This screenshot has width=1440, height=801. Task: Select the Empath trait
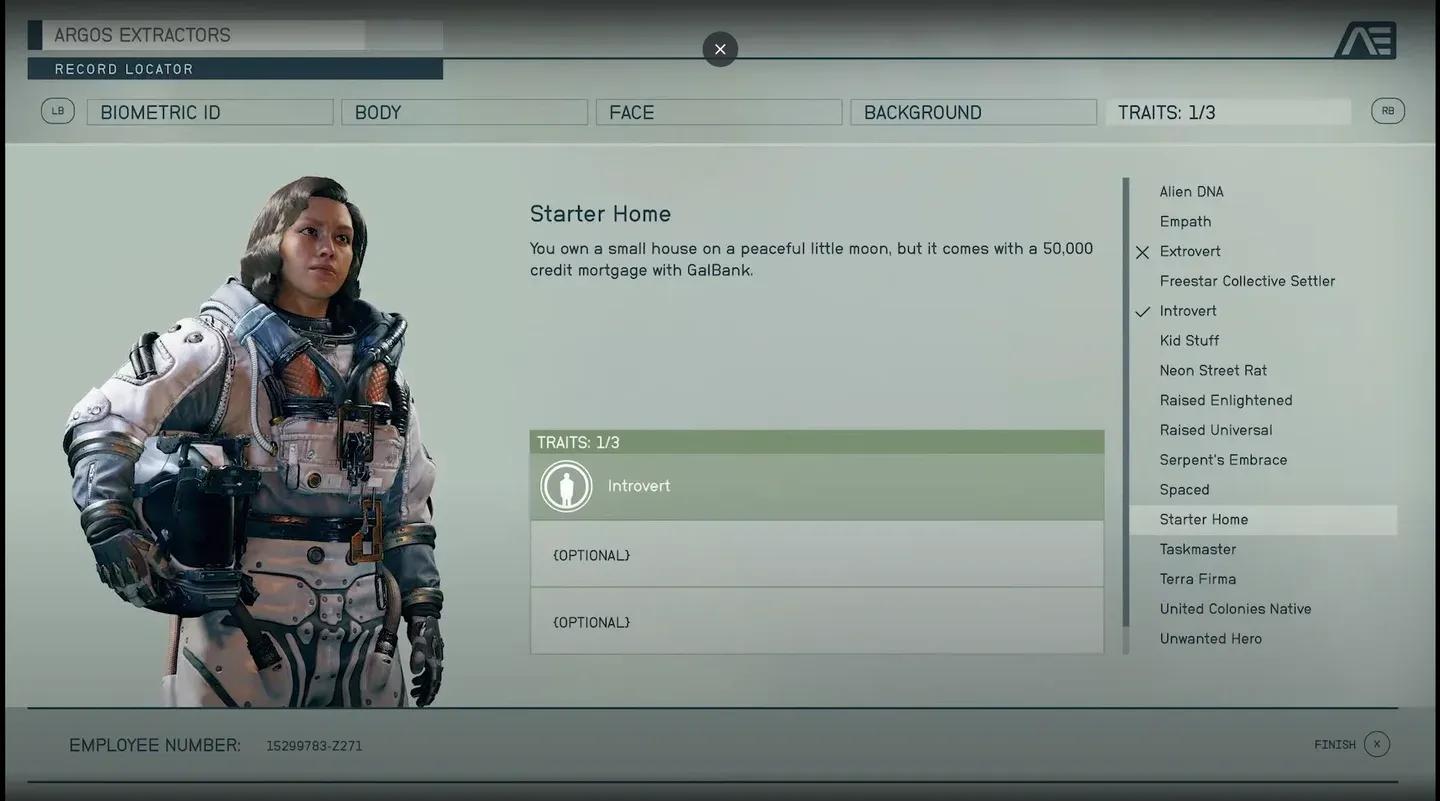pos(1185,222)
